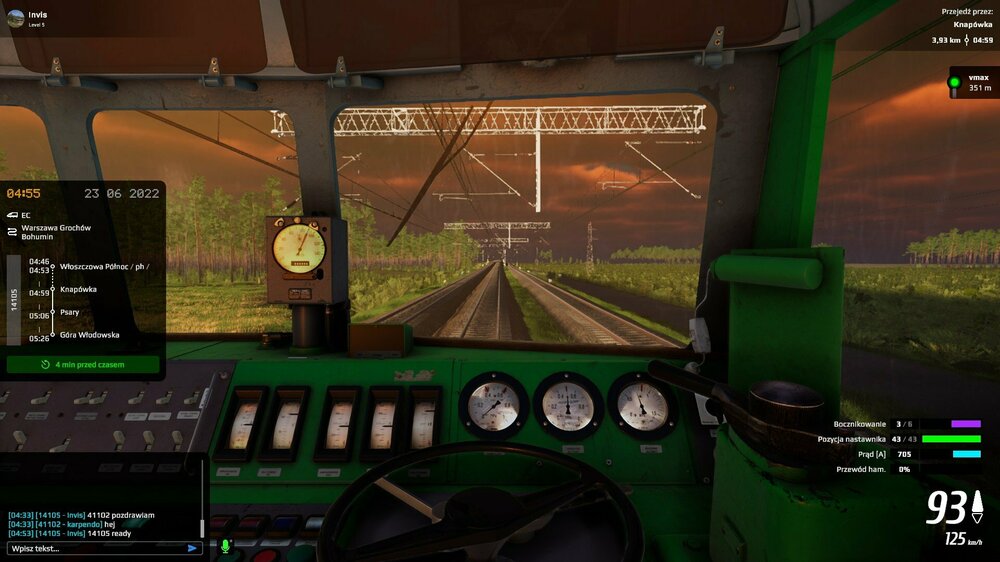Click the chat scrollbar

202,525
